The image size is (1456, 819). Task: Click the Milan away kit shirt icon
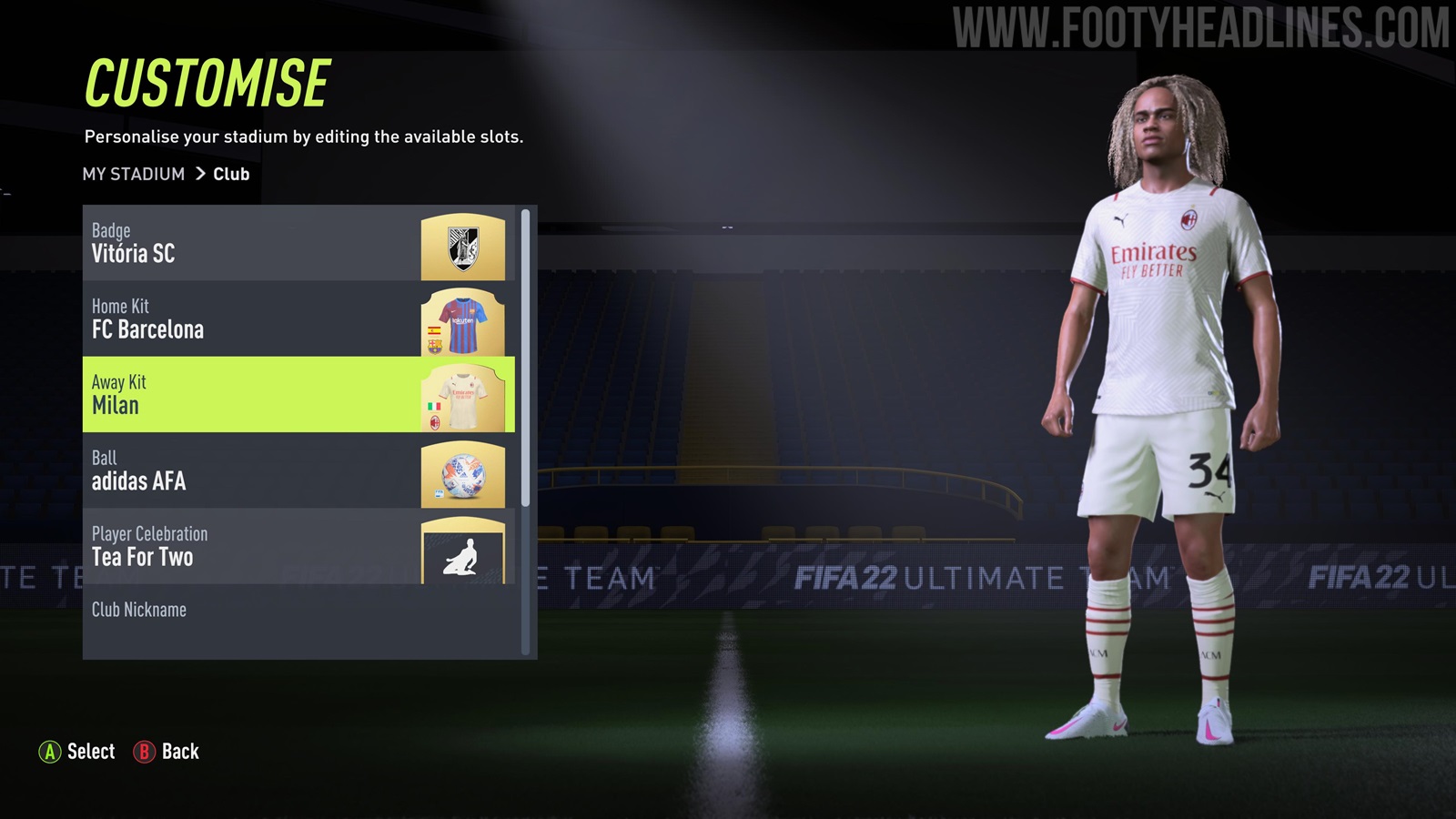pos(464,399)
